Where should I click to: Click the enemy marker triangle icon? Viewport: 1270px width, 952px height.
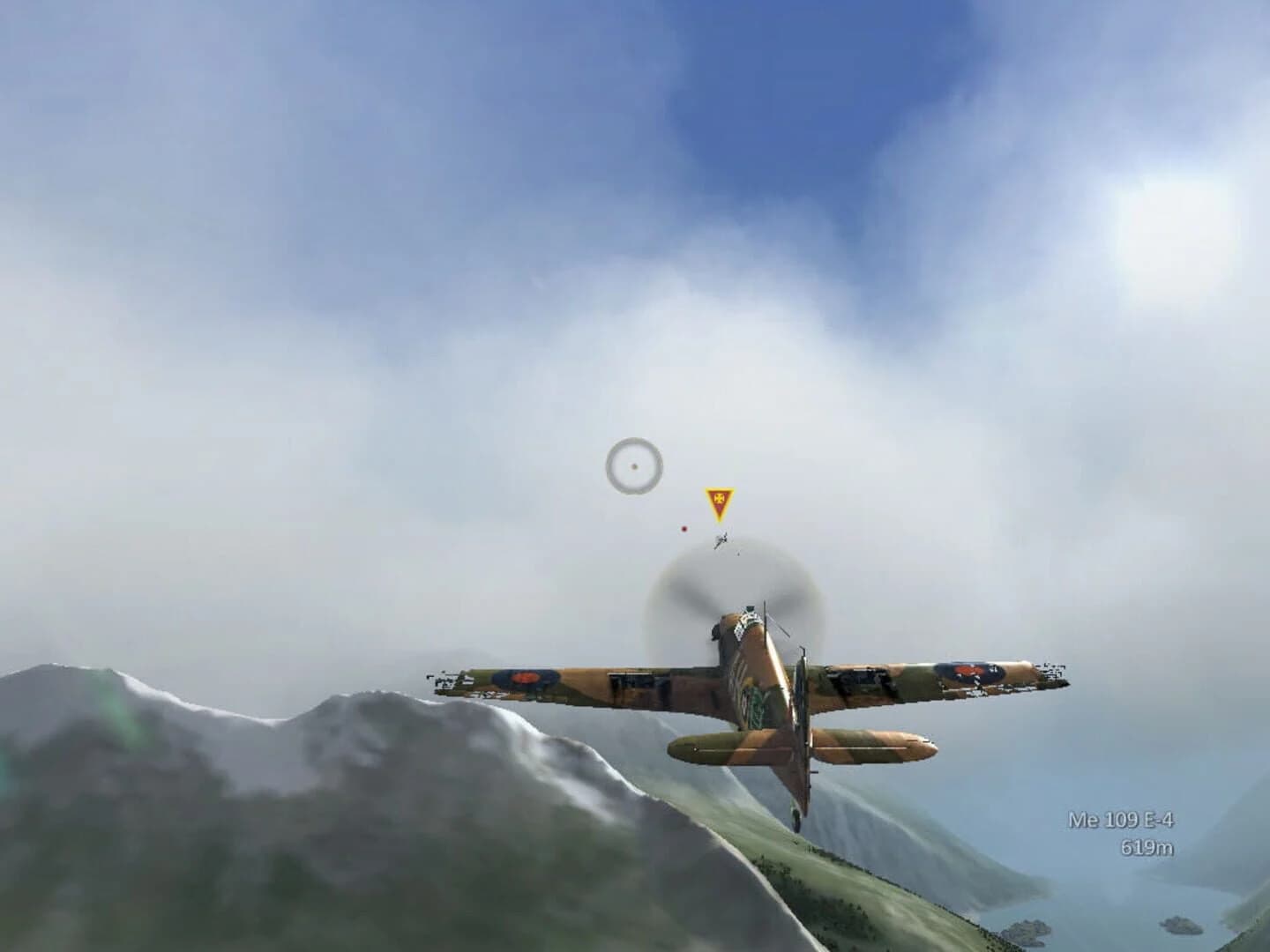[x=719, y=502]
